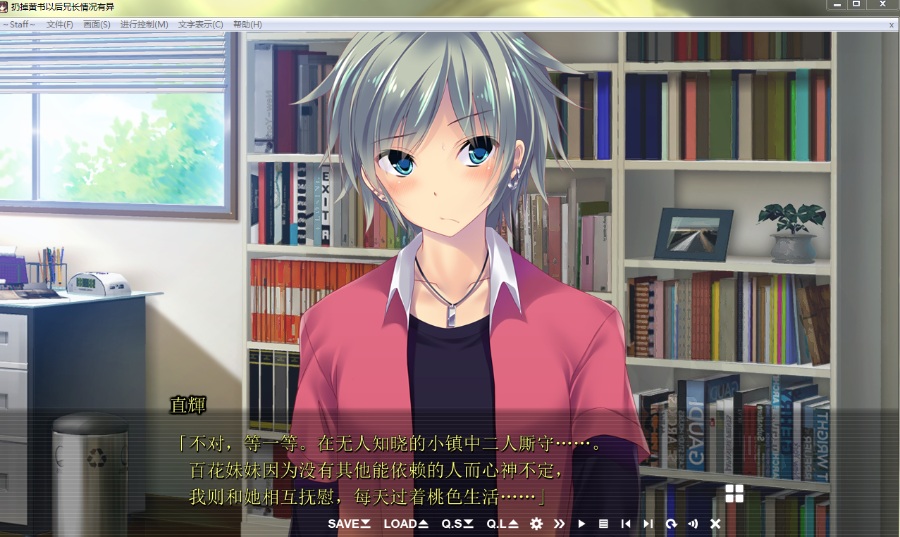The height and width of the screenshot is (537, 900).
Task: Start auto-play with the triangle icon
Action: pyautogui.click(x=582, y=523)
